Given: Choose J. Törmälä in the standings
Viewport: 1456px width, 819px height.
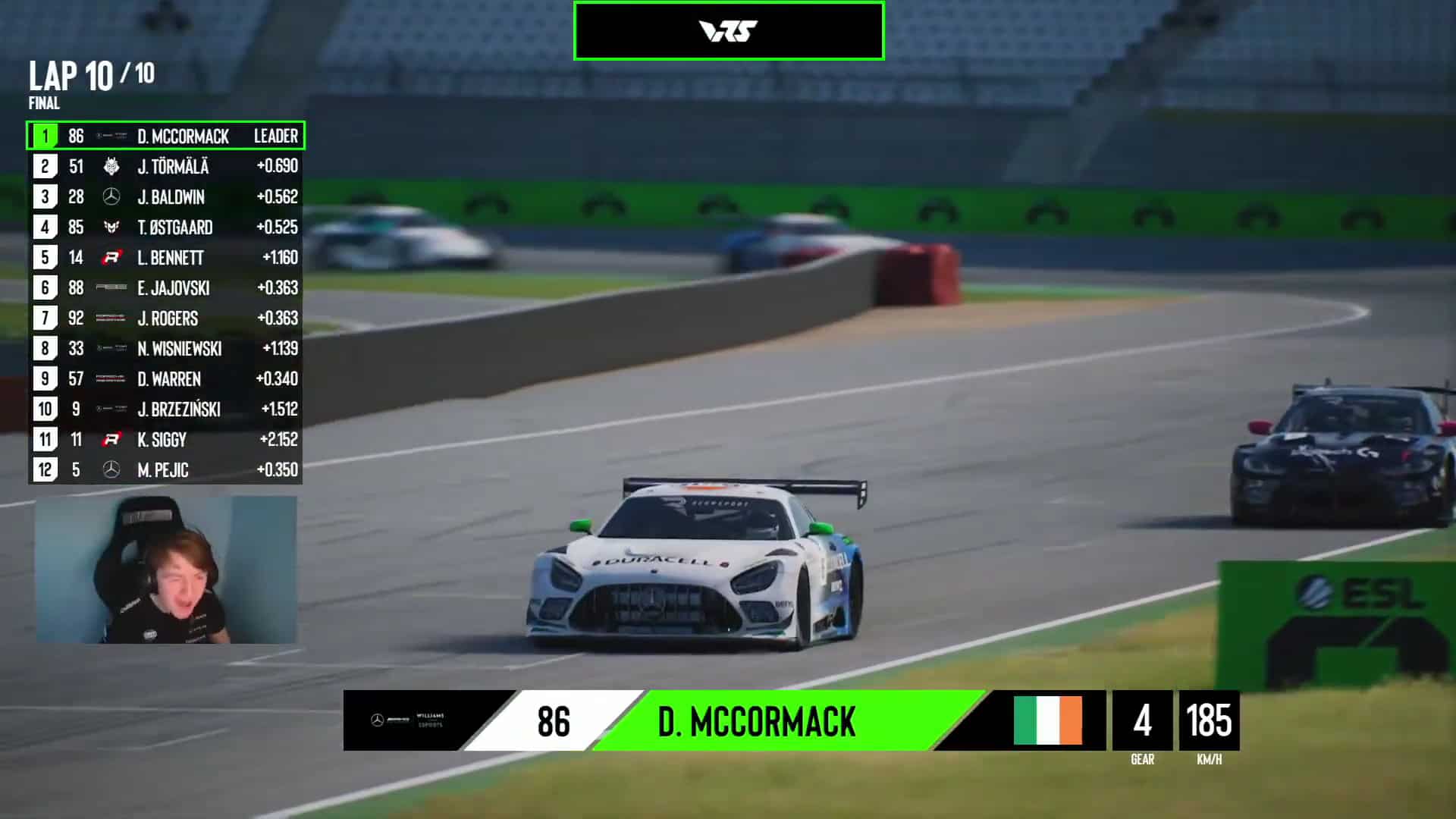Looking at the screenshot, I should (166, 167).
